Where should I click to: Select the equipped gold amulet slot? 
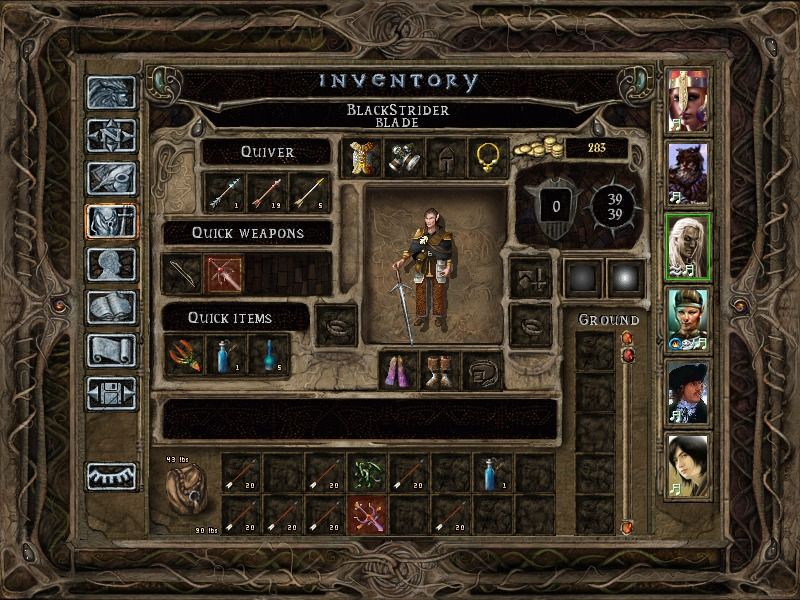[487, 157]
